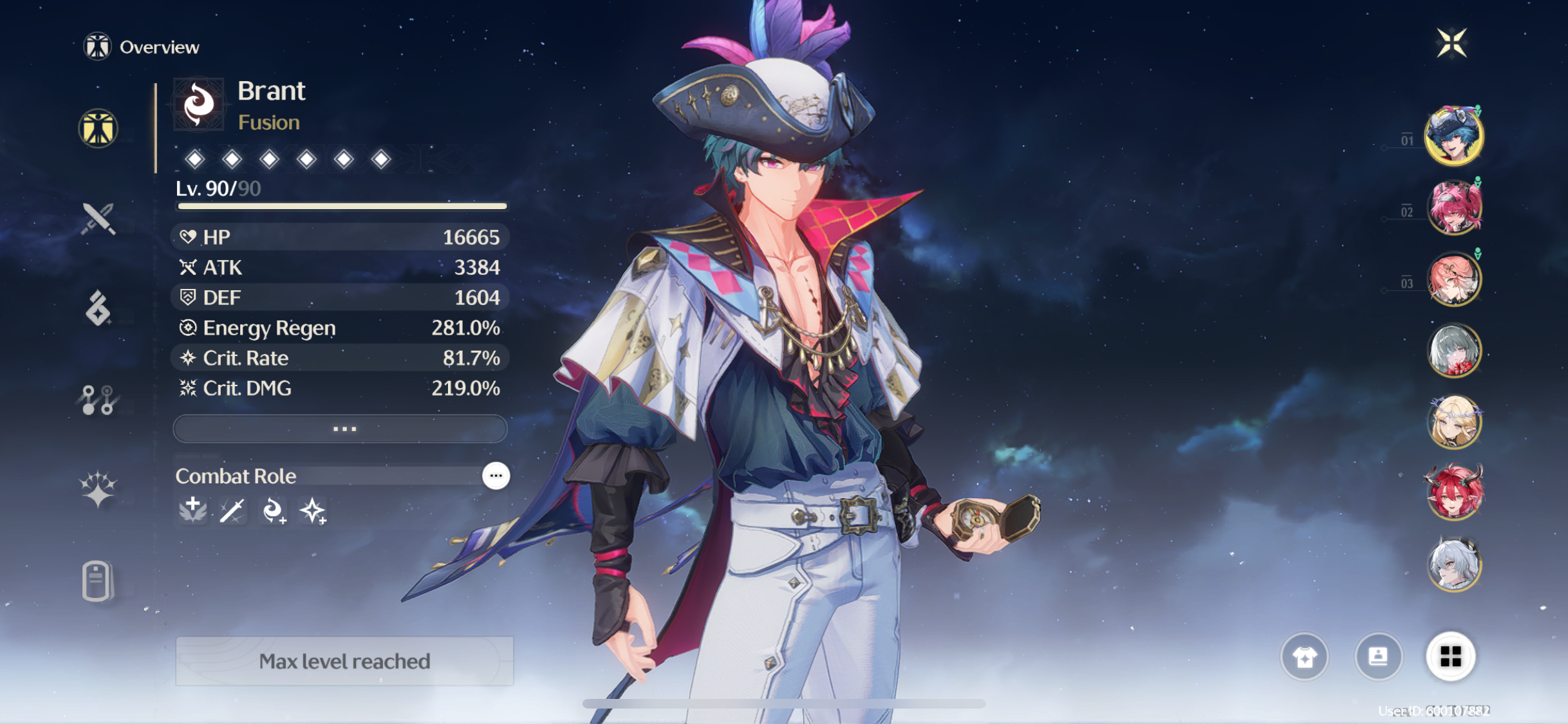Image resolution: width=1568 pixels, height=724 pixels.
Task: Select the Overview tab icon
Action: (x=98, y=128)
